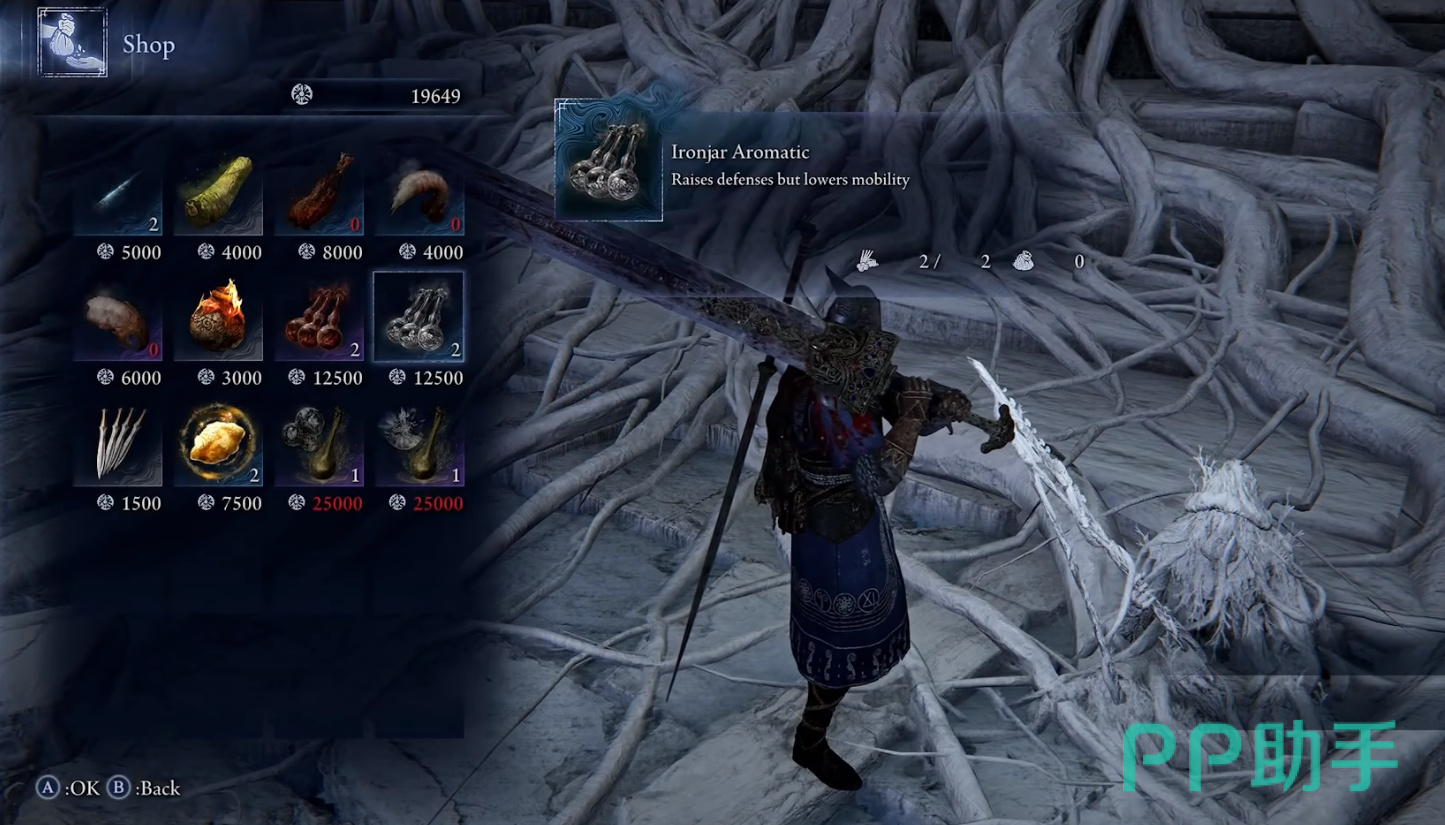Choose the green wrapped bundle for 4000
This screenshot has width=1445, height=825.
(x=219, y=195)
